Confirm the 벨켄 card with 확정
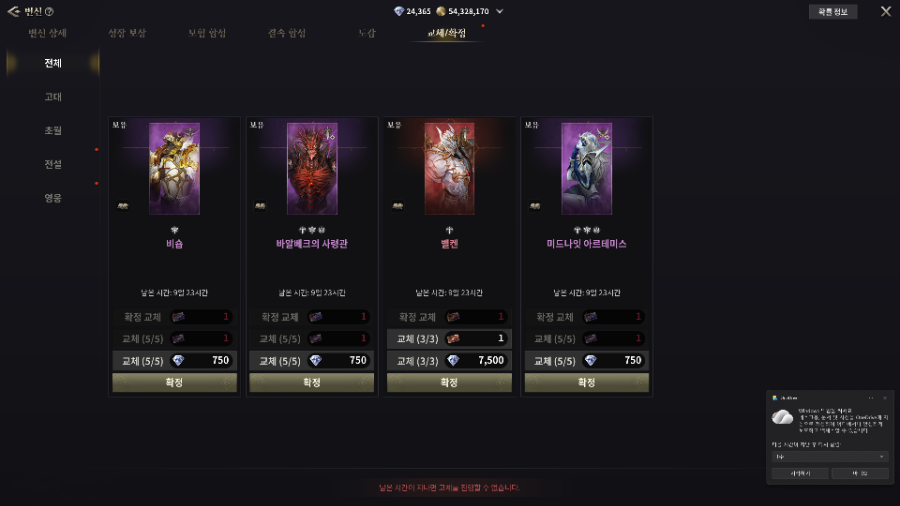This screenshot has height=506, width=900. (x=449, y=382)
